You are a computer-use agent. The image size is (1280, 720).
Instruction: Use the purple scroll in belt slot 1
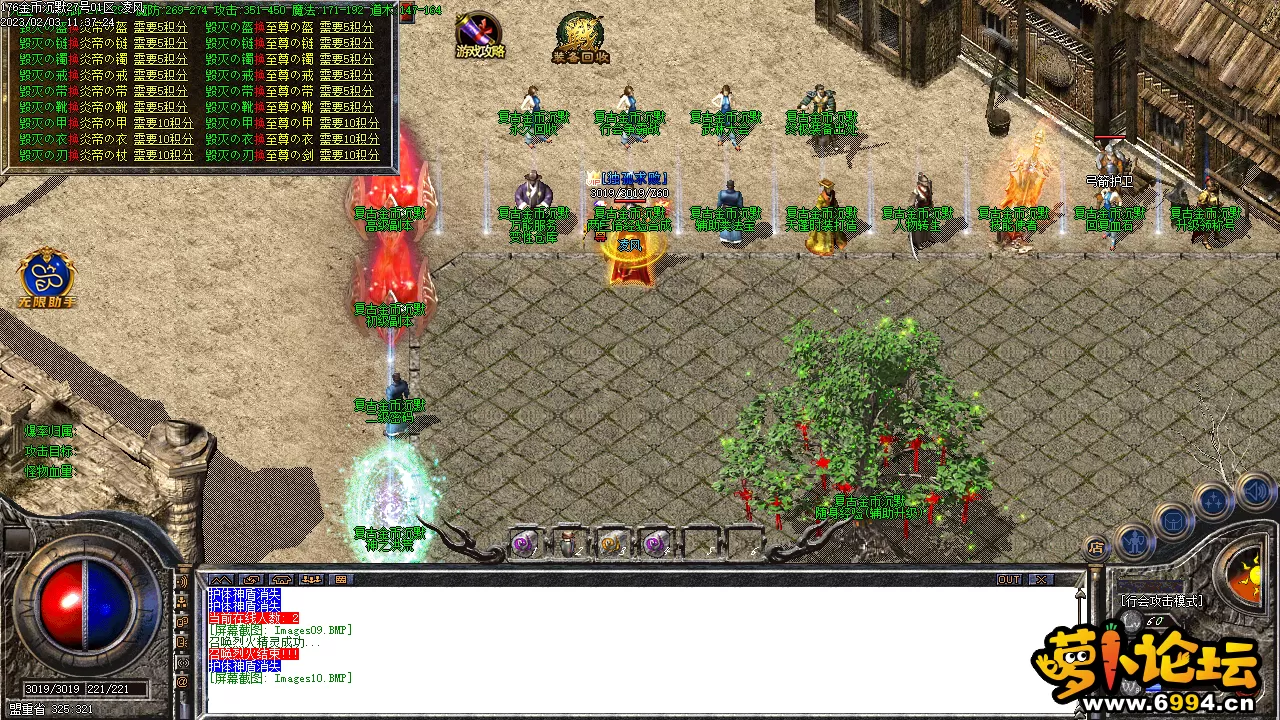[524, 544]
